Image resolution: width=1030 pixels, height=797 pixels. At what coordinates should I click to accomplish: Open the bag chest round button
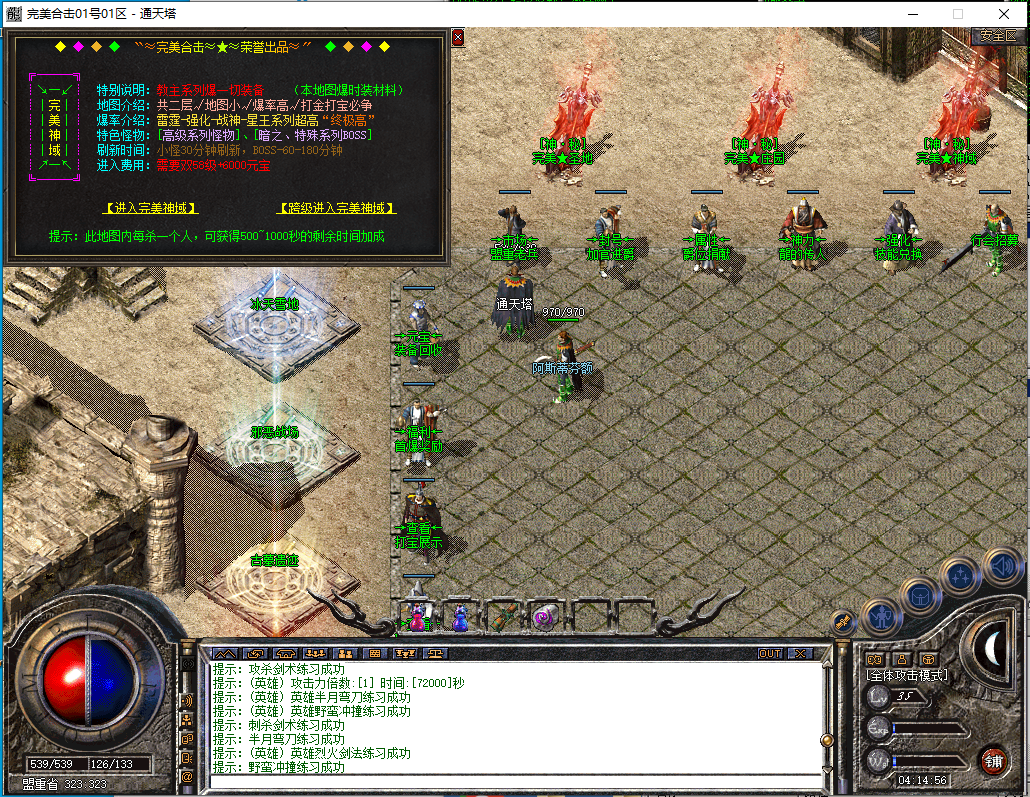pyautogui.click(x=919, y=597)
